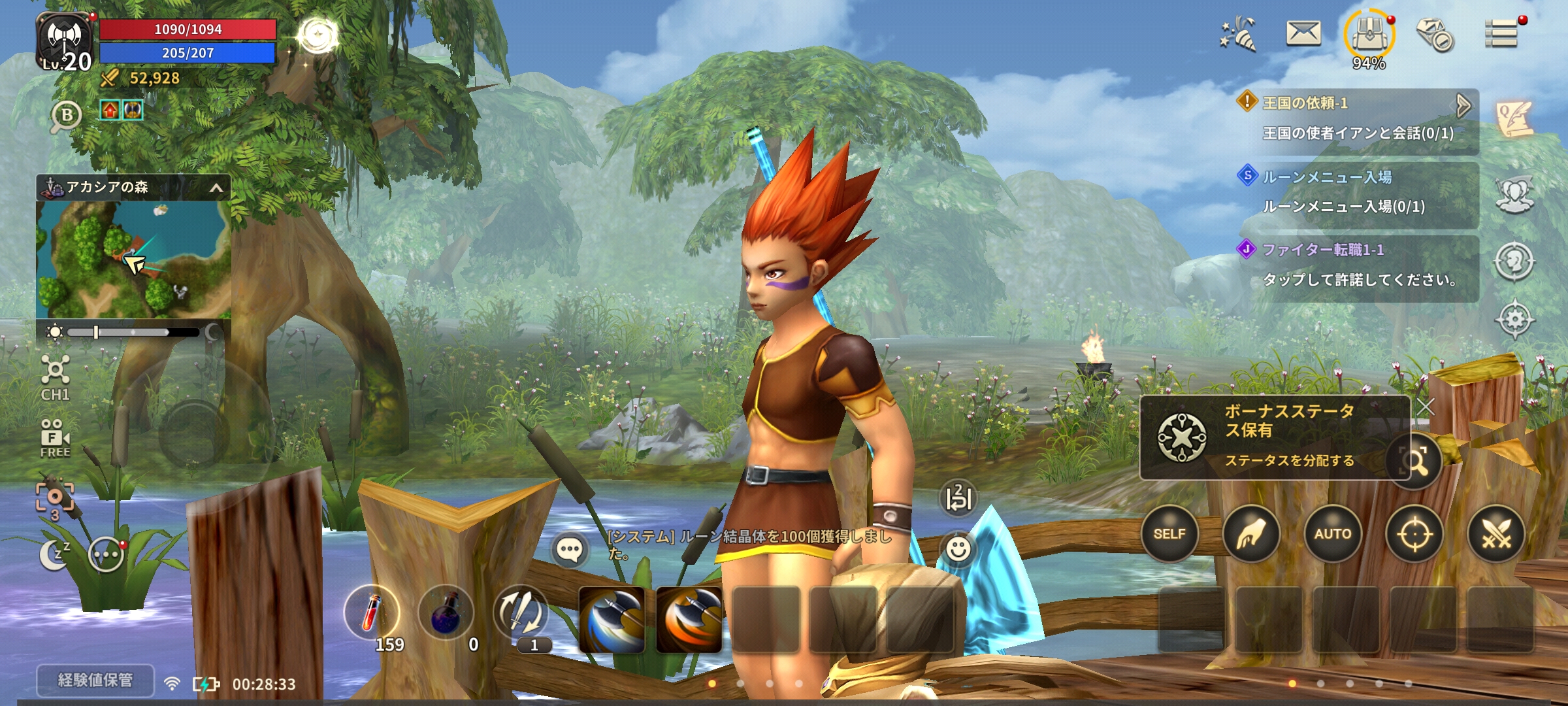Viewport: 1568px width, 706px height.
Task: Open the chat speech bubble
Action: coord(569,550)
